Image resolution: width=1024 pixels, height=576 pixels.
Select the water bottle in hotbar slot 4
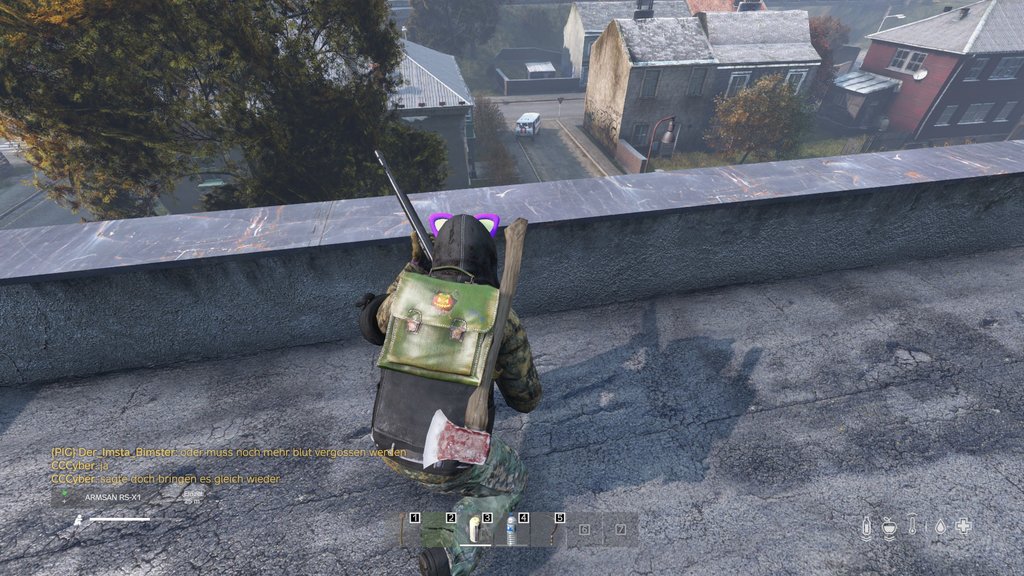(512, 529)
